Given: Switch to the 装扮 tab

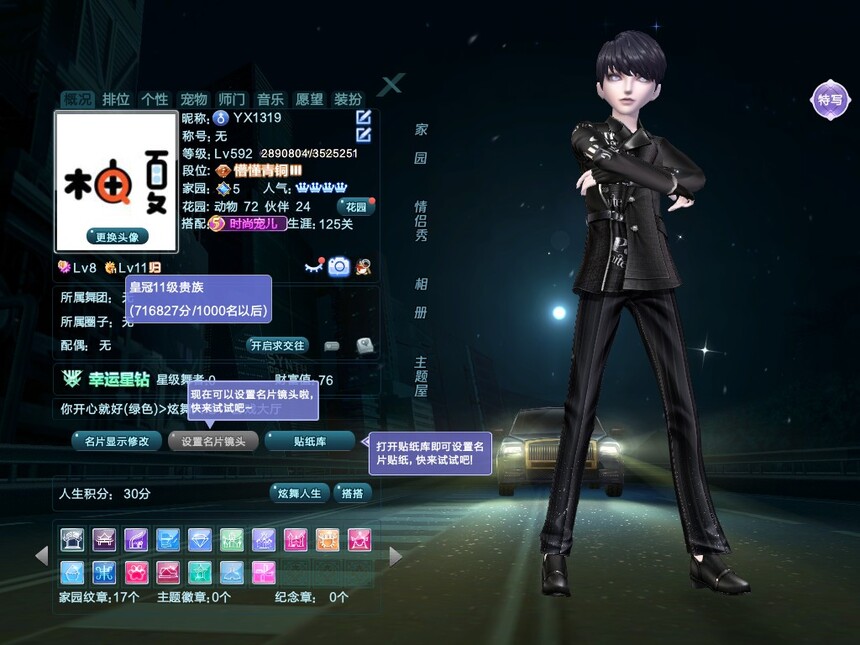Looking at the screenshot, I should pos(348,99).
